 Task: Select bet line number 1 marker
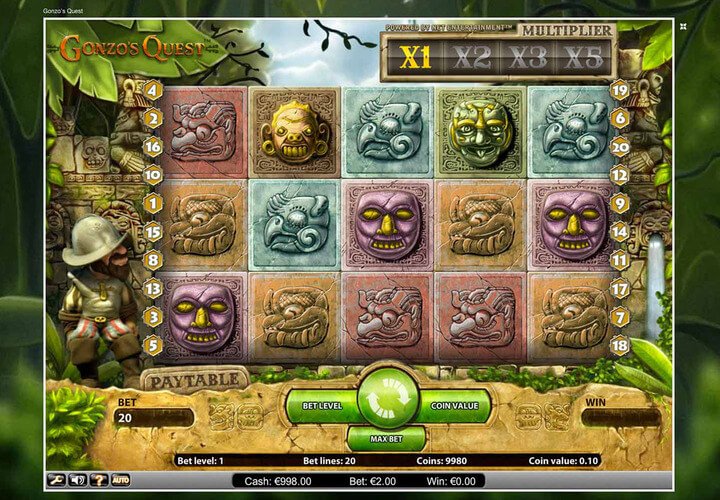(x=153, y=203)
